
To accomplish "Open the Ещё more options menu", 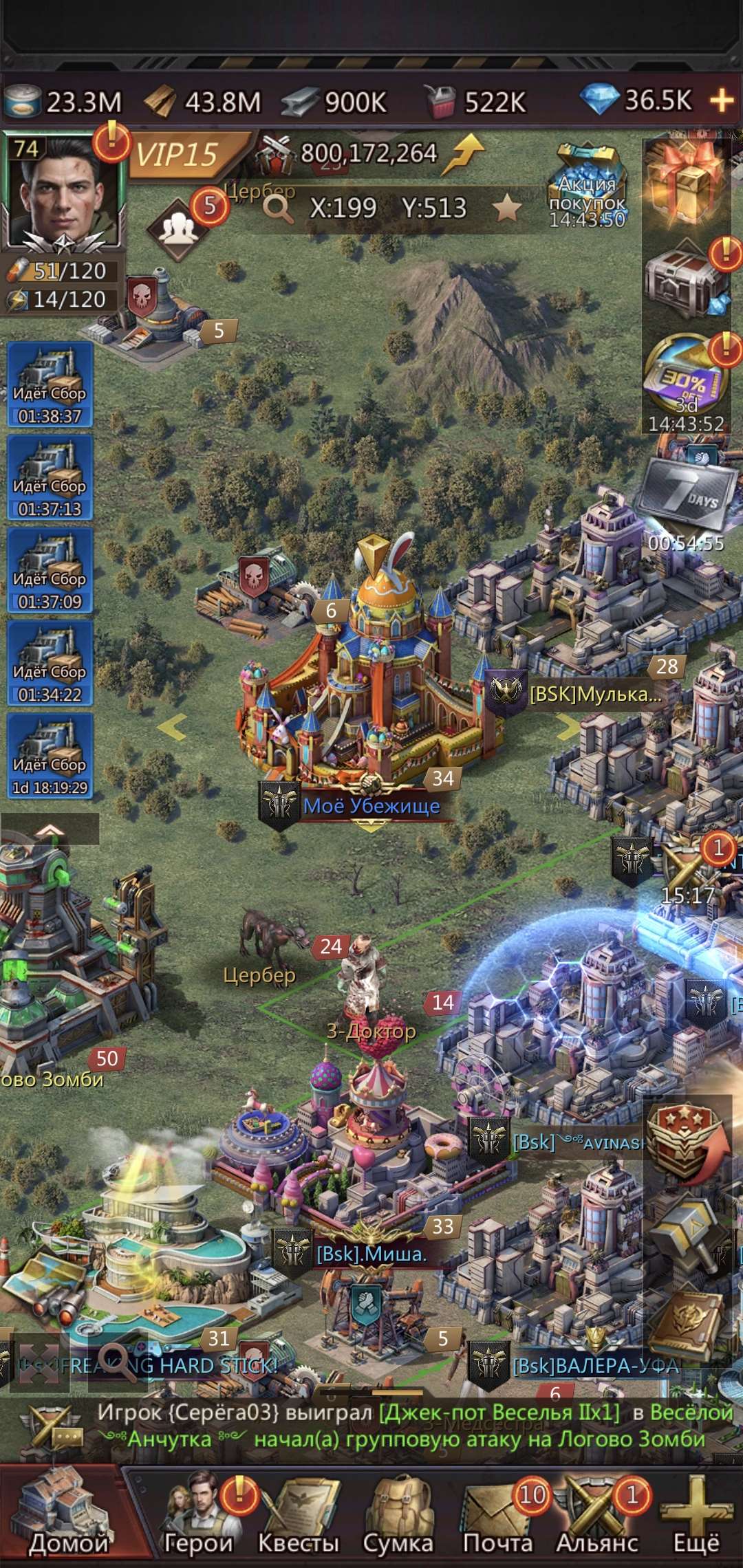I will [696, 1513].
